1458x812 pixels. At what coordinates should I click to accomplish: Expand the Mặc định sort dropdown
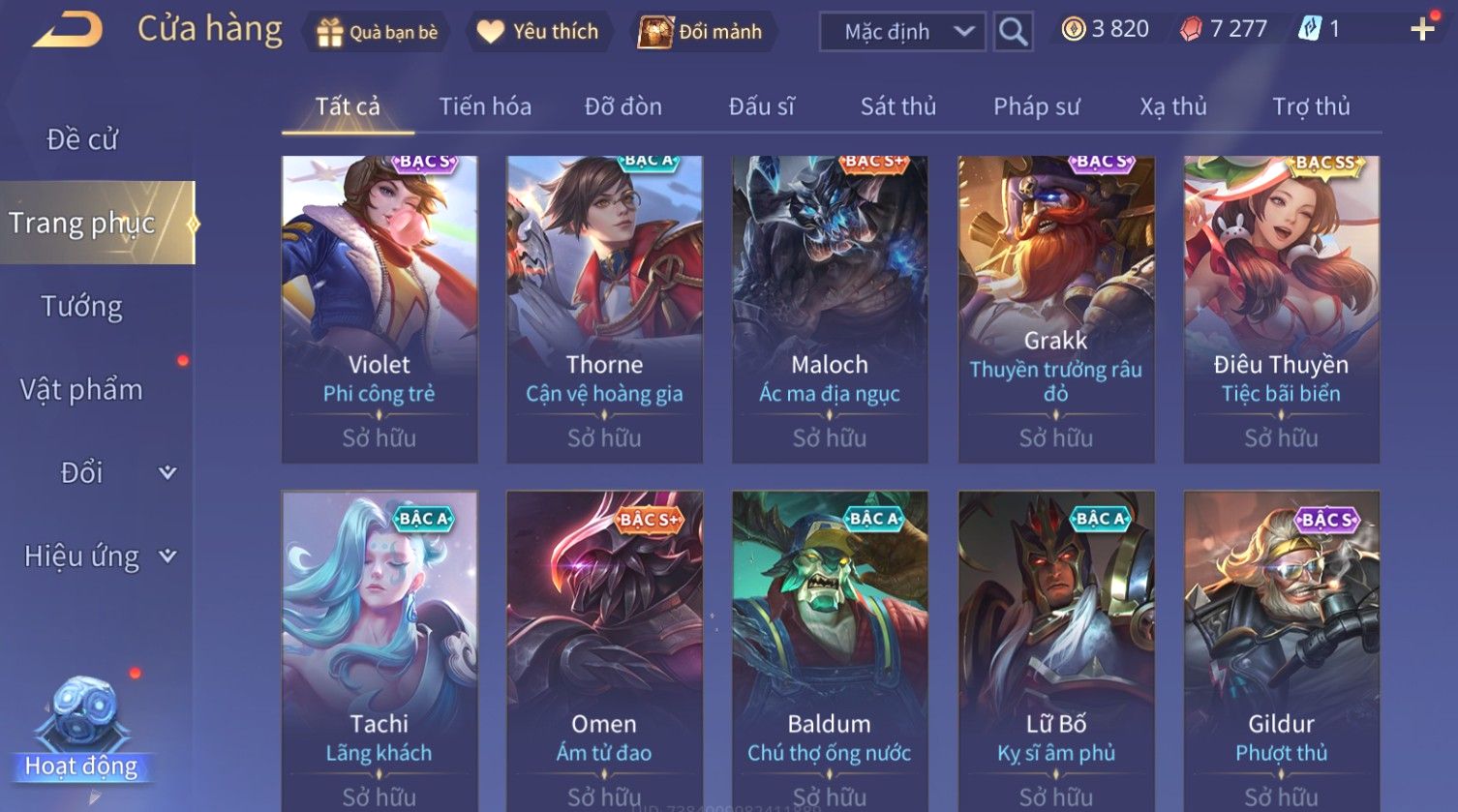(902, 32)
